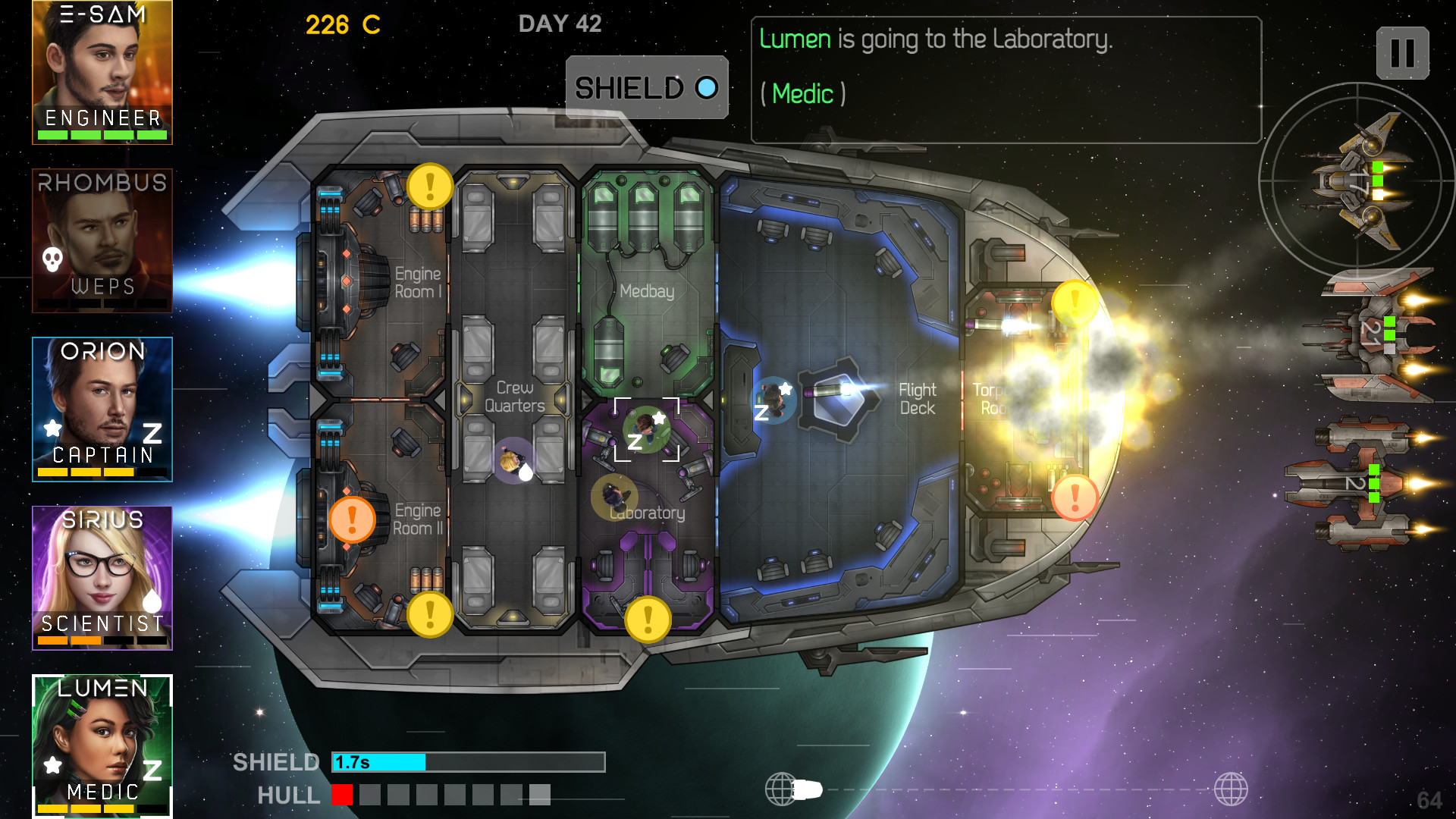
Task: Select Sirius the Scientist portrait
Action: (102, 578)
